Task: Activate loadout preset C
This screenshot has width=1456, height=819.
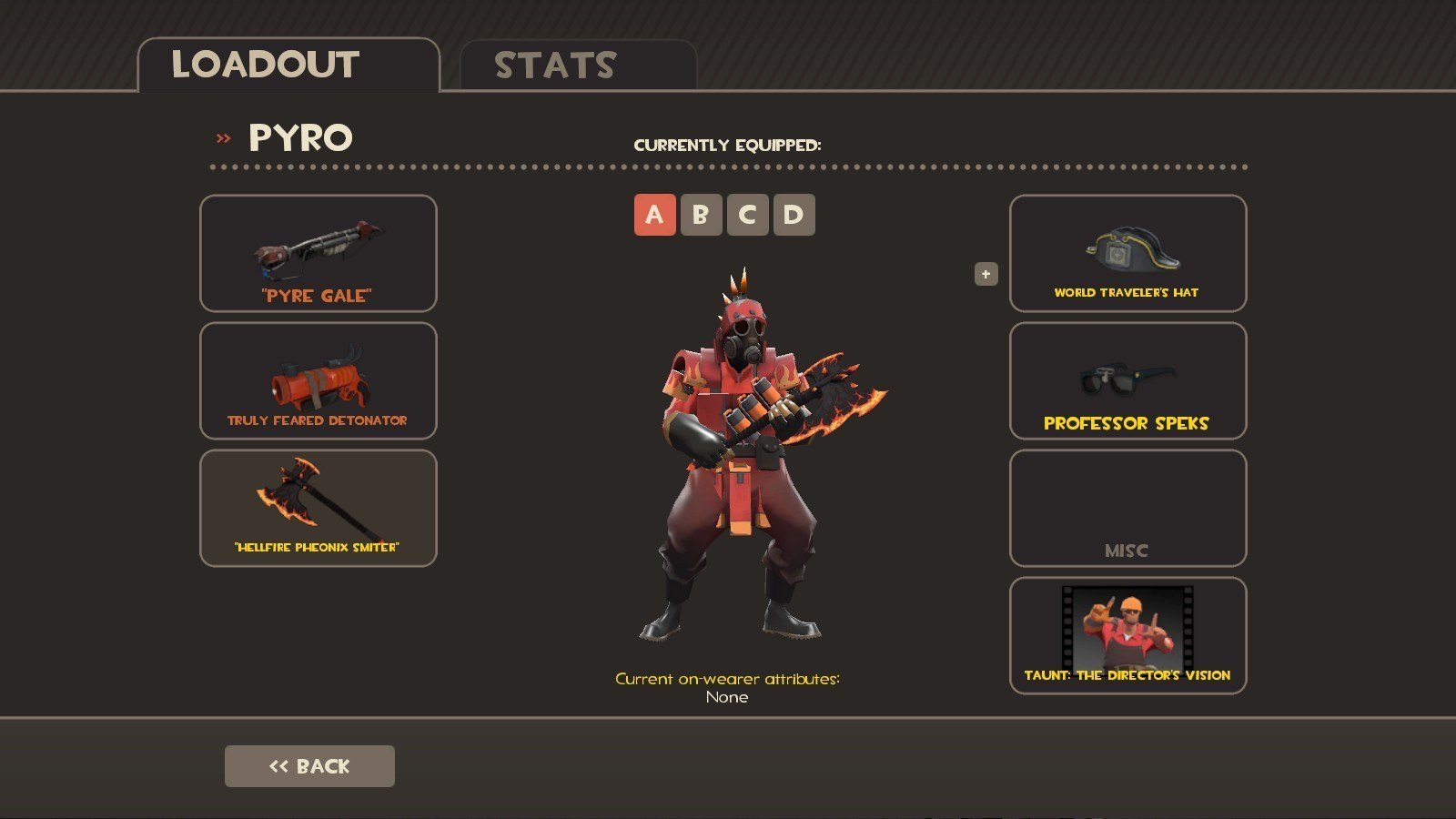Action: point(747,215)
